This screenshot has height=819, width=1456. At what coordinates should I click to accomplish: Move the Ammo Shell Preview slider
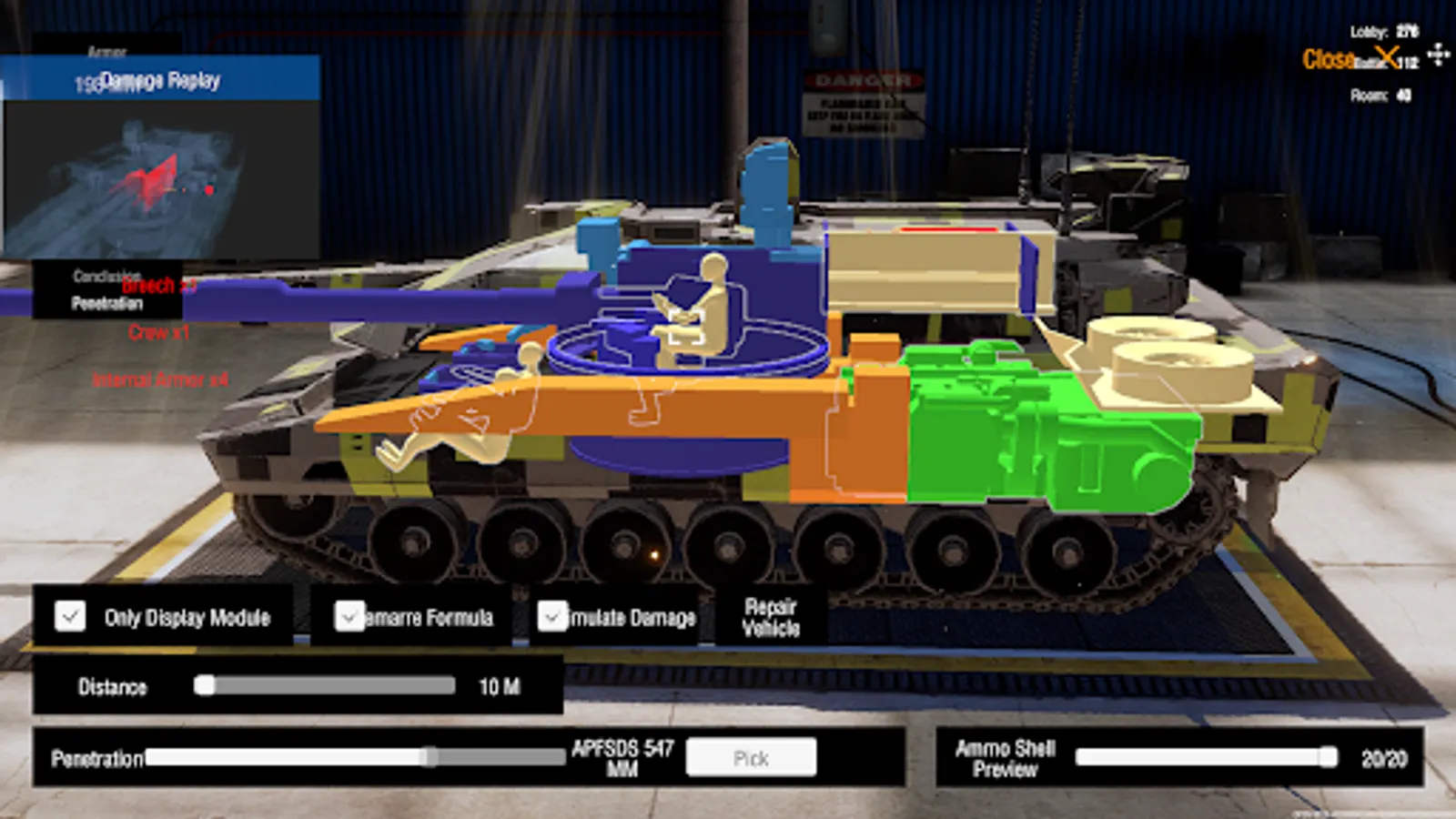(1329, 755)
